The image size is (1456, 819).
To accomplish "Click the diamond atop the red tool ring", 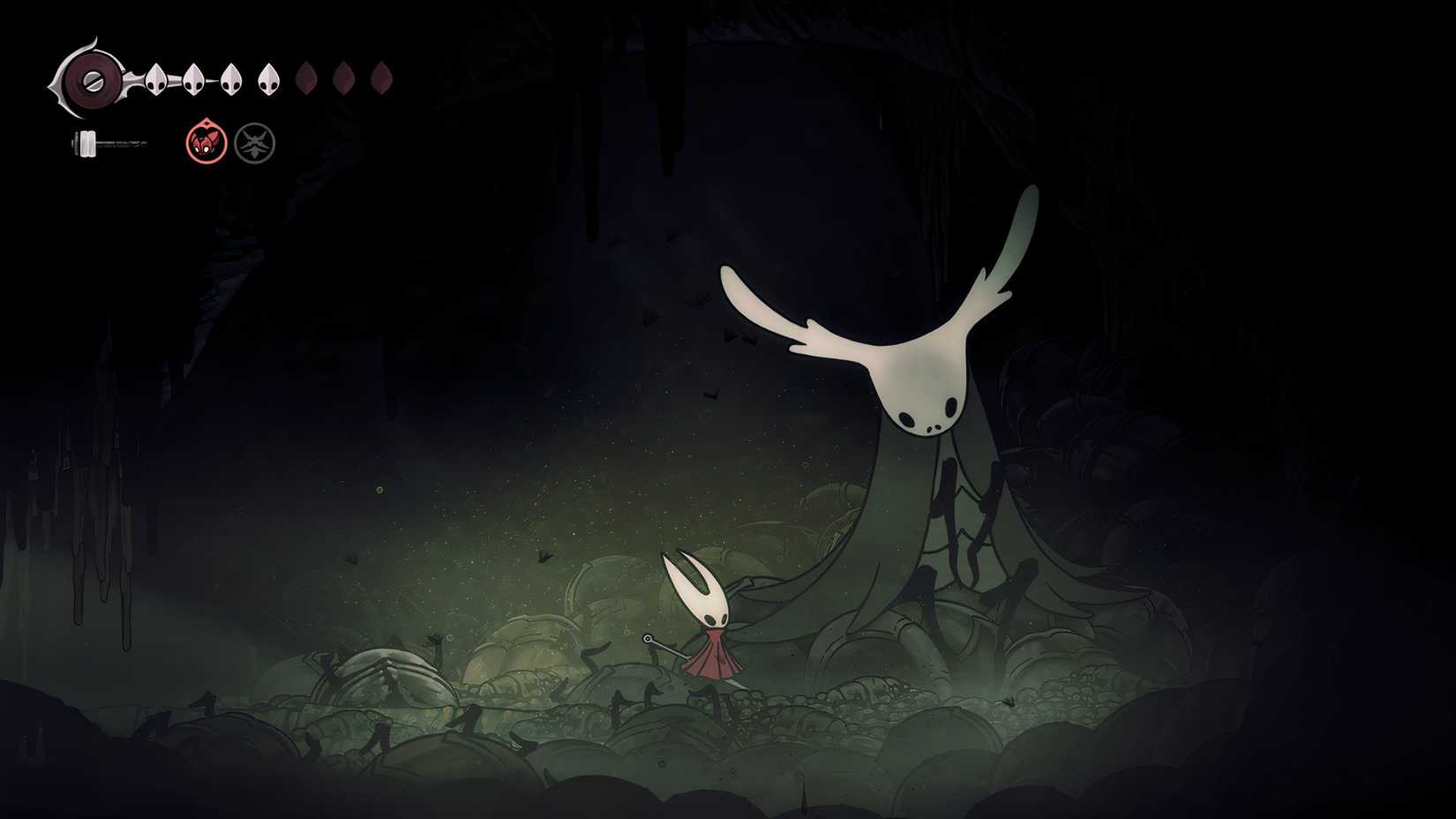I will (206, 122).
